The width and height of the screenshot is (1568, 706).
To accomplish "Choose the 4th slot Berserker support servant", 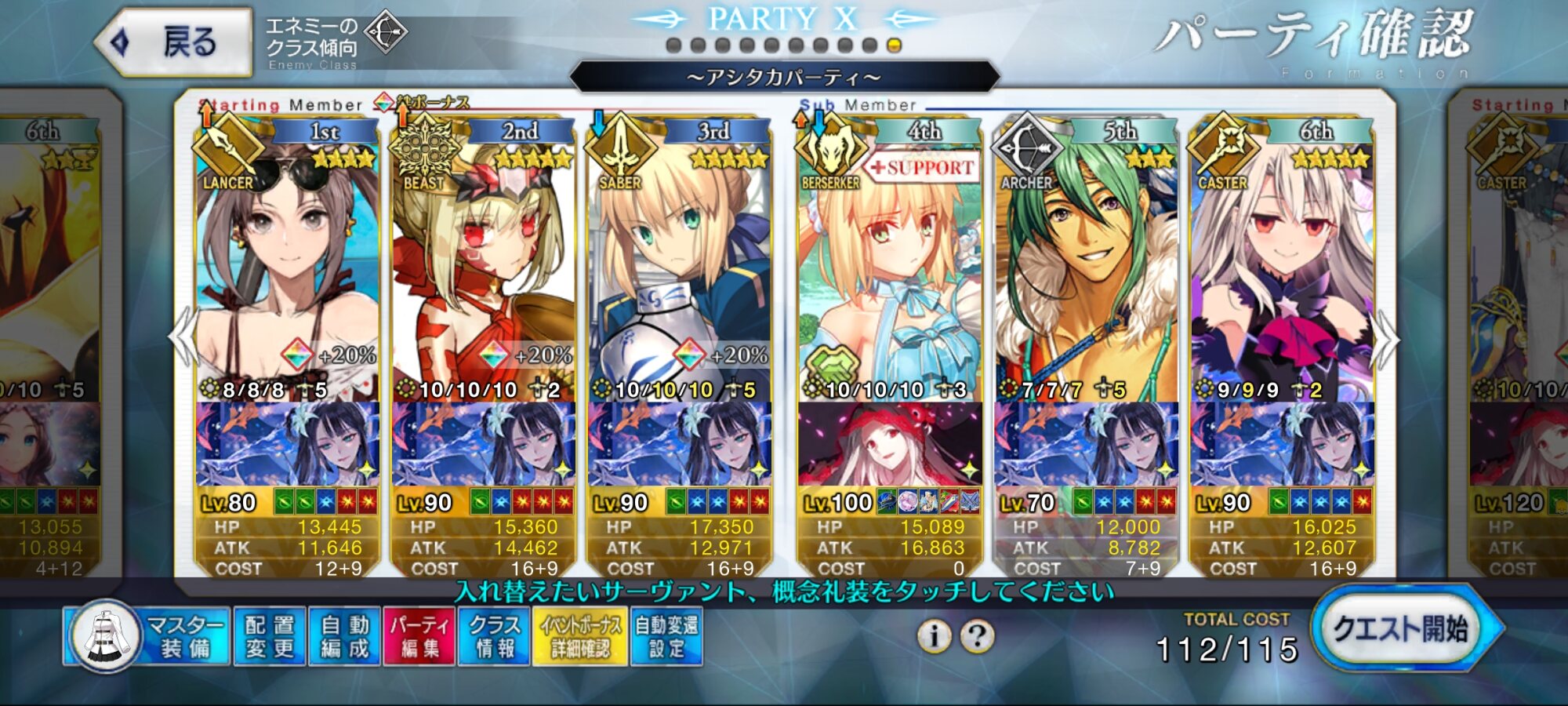I will [889, 267].
